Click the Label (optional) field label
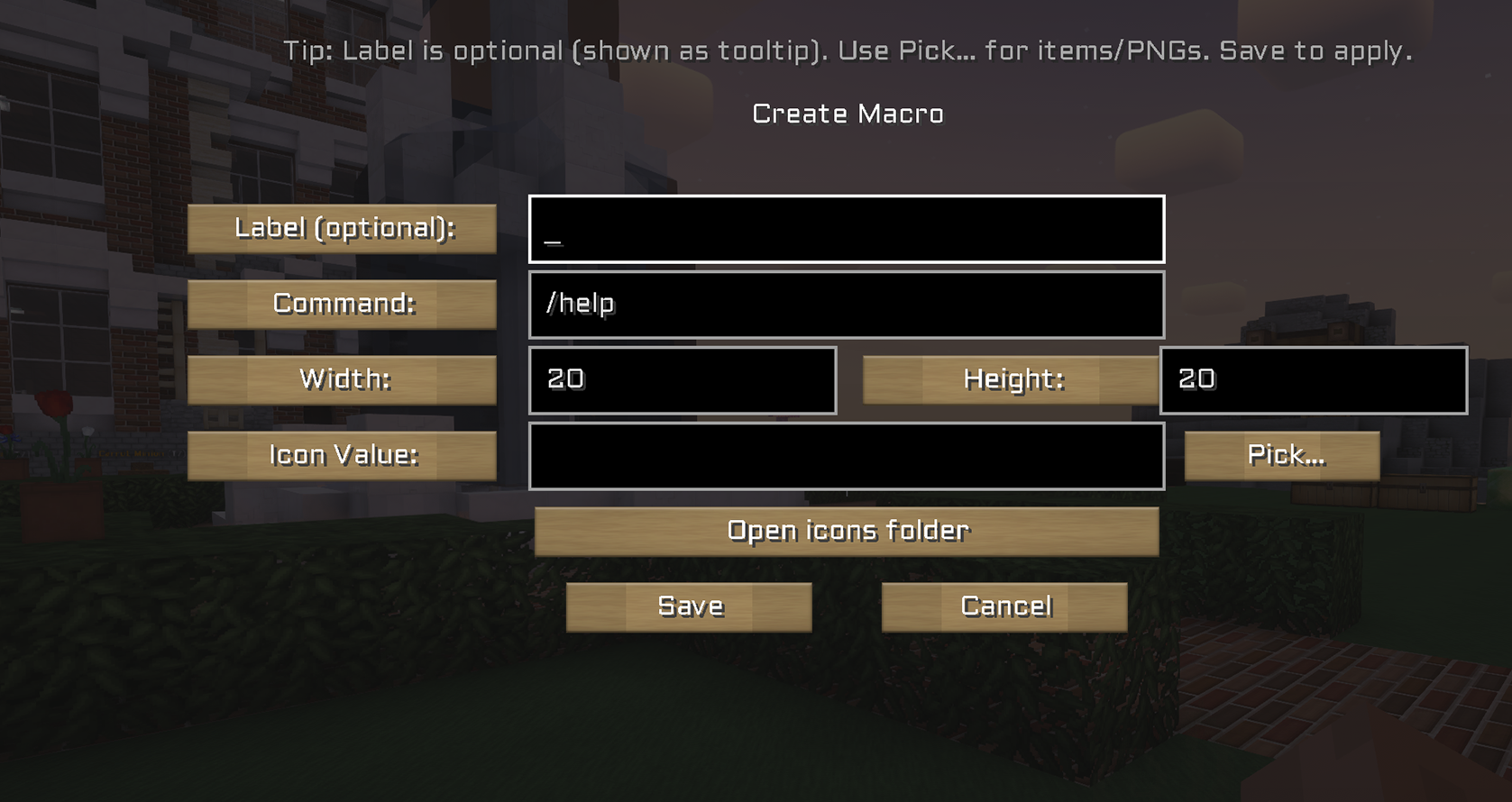 342,229
